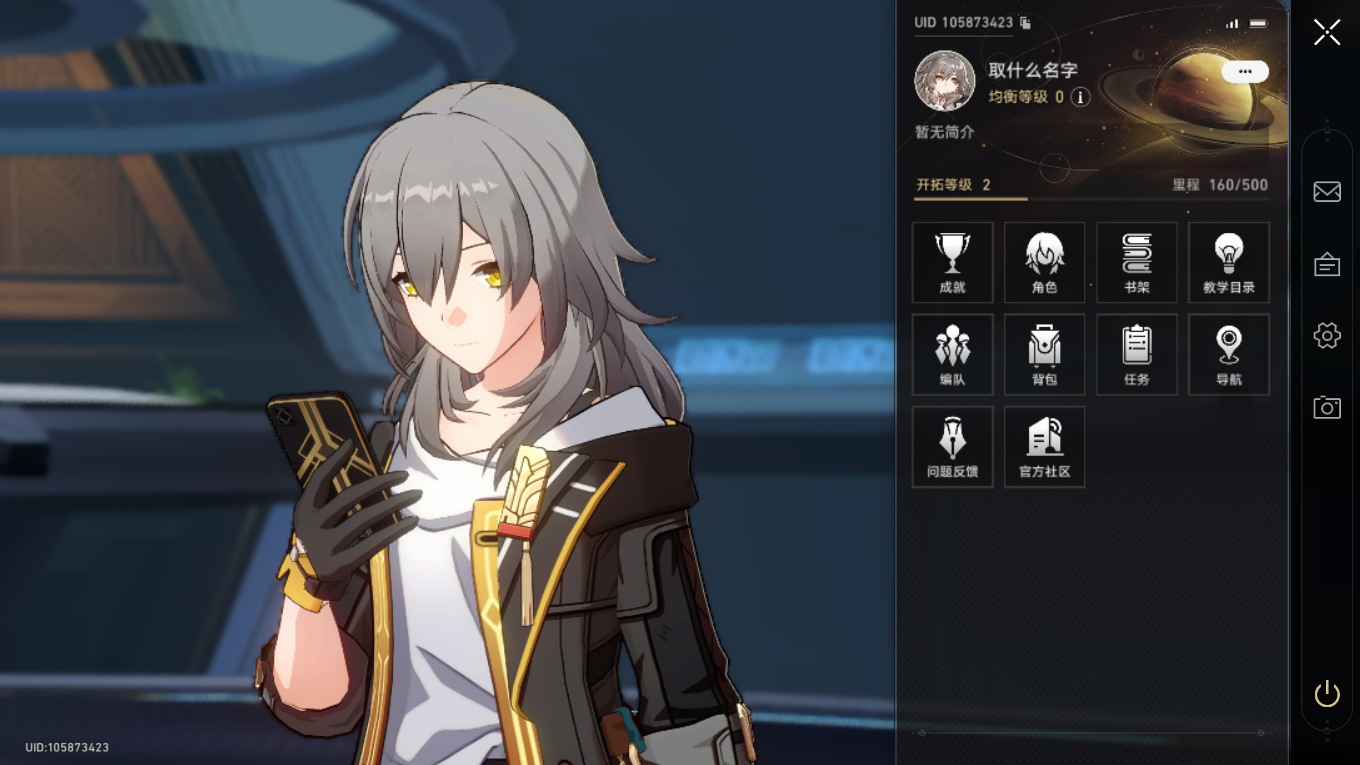Image resolution: width=1360 pixels, height=765 pixels.
Task: Open the 编队 team setup tile
Action: click(x=952, y=354)
